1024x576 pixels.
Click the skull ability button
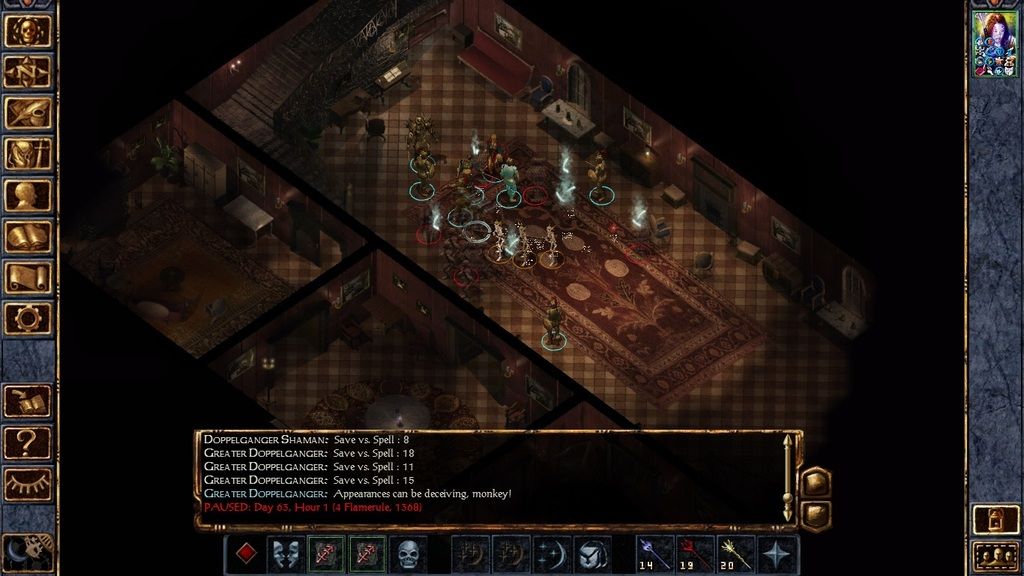point(408,554)
